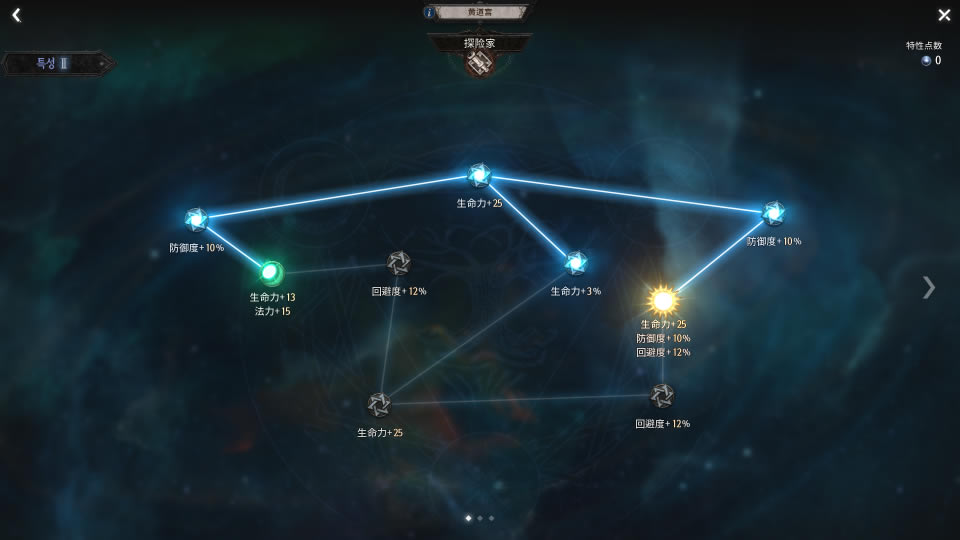Close the constellation screen with X
Screen dimensions: 960x540
pos(944,15)
